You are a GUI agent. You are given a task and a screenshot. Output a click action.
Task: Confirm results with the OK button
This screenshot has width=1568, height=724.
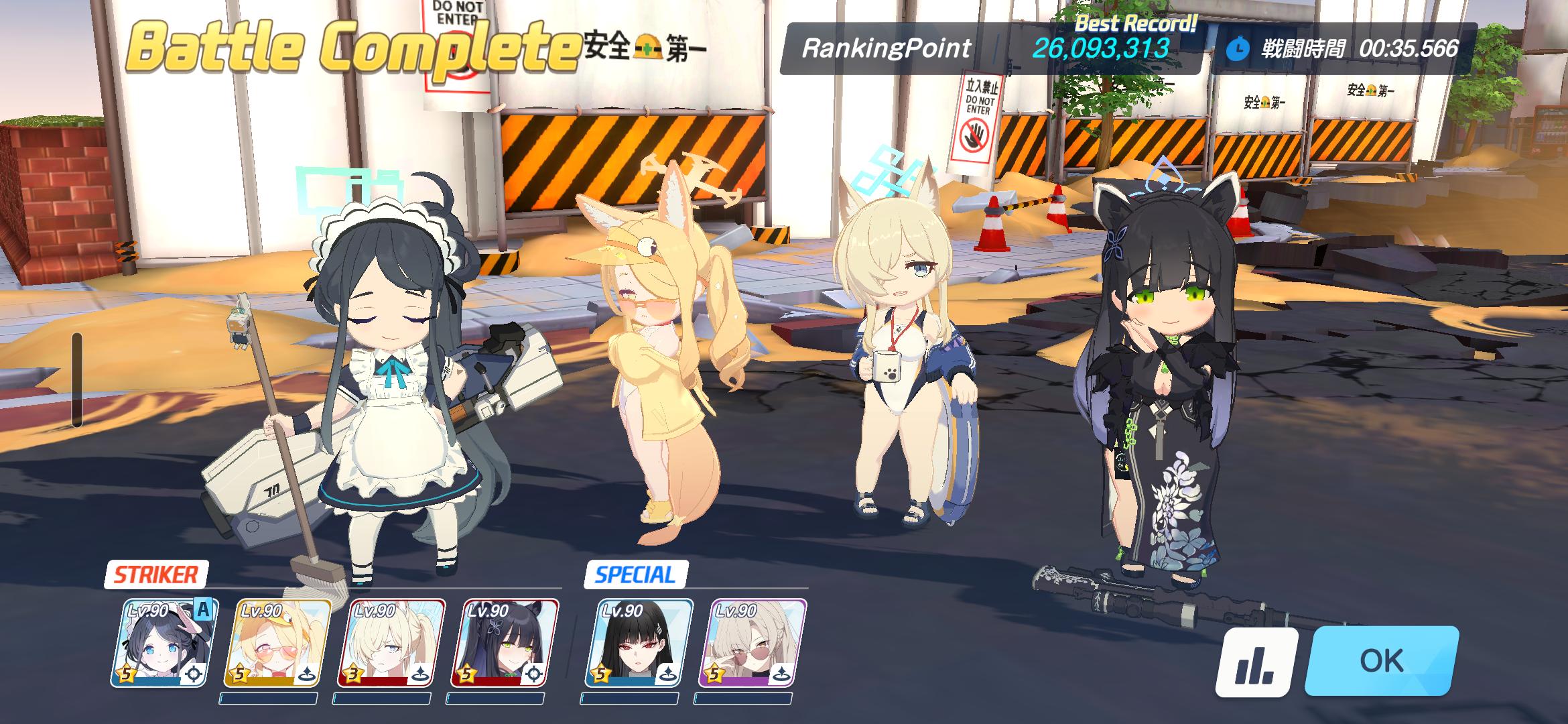tap(1382, 662)
